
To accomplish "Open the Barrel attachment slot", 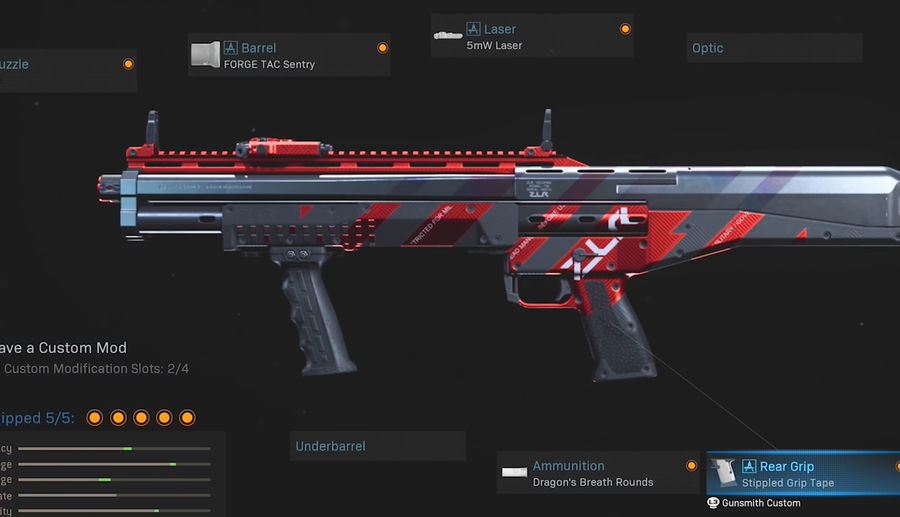I will pos(289,55).
